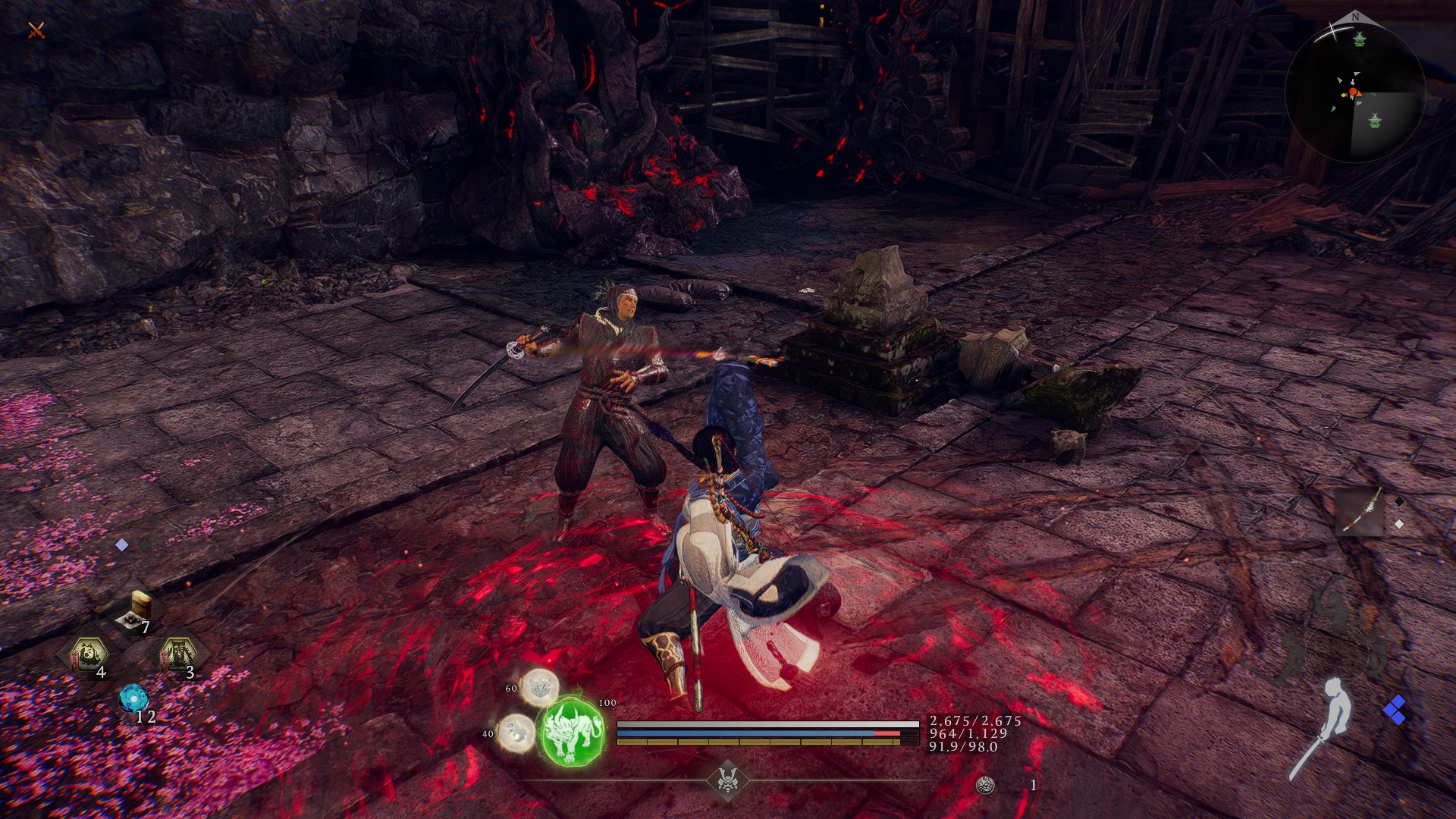
Task: Activate the green guardian spirit beast icon
Action: 572,731
